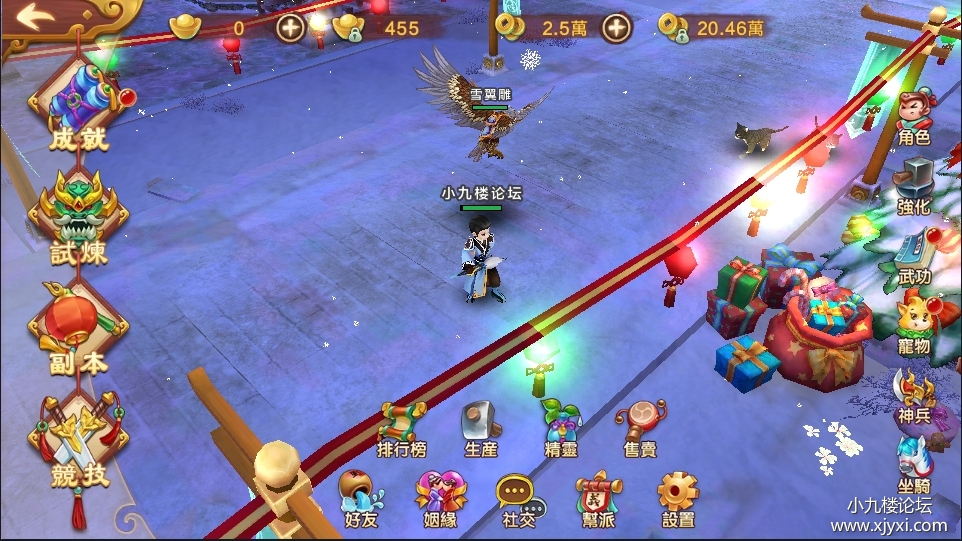View the 排行榜 leaderboard

[402, 428]
